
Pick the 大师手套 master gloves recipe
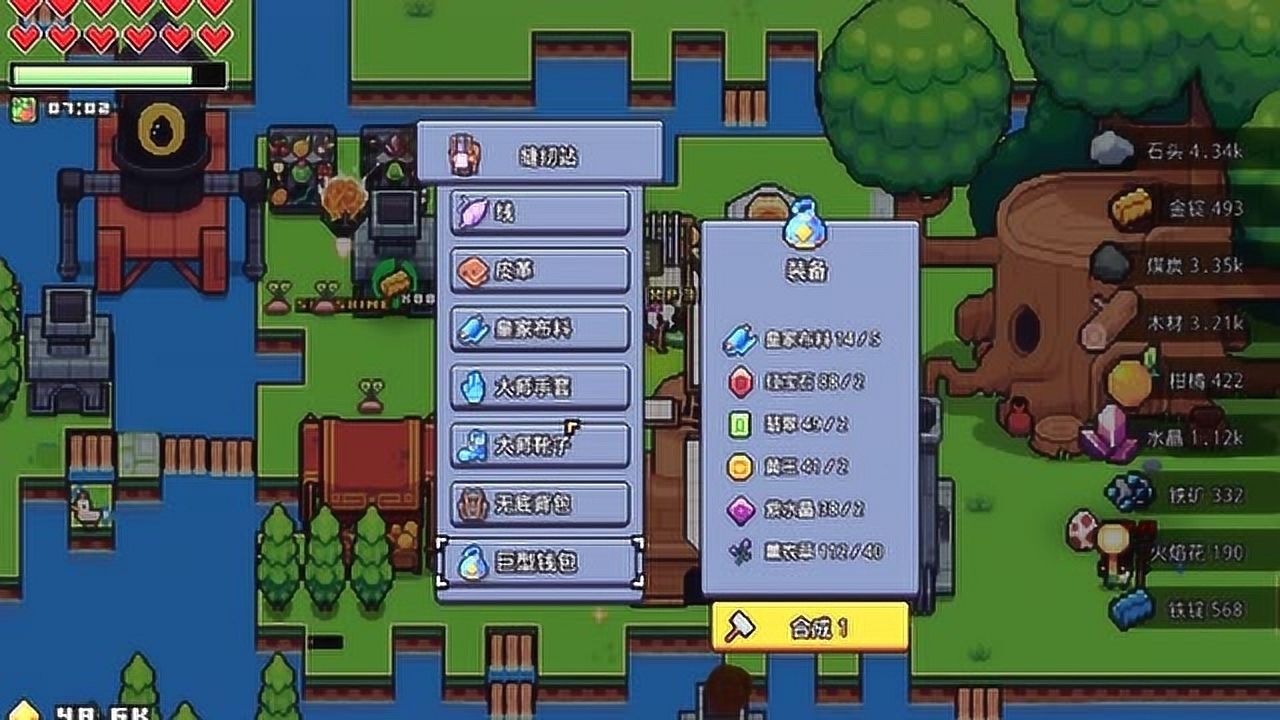coord(540,387)
